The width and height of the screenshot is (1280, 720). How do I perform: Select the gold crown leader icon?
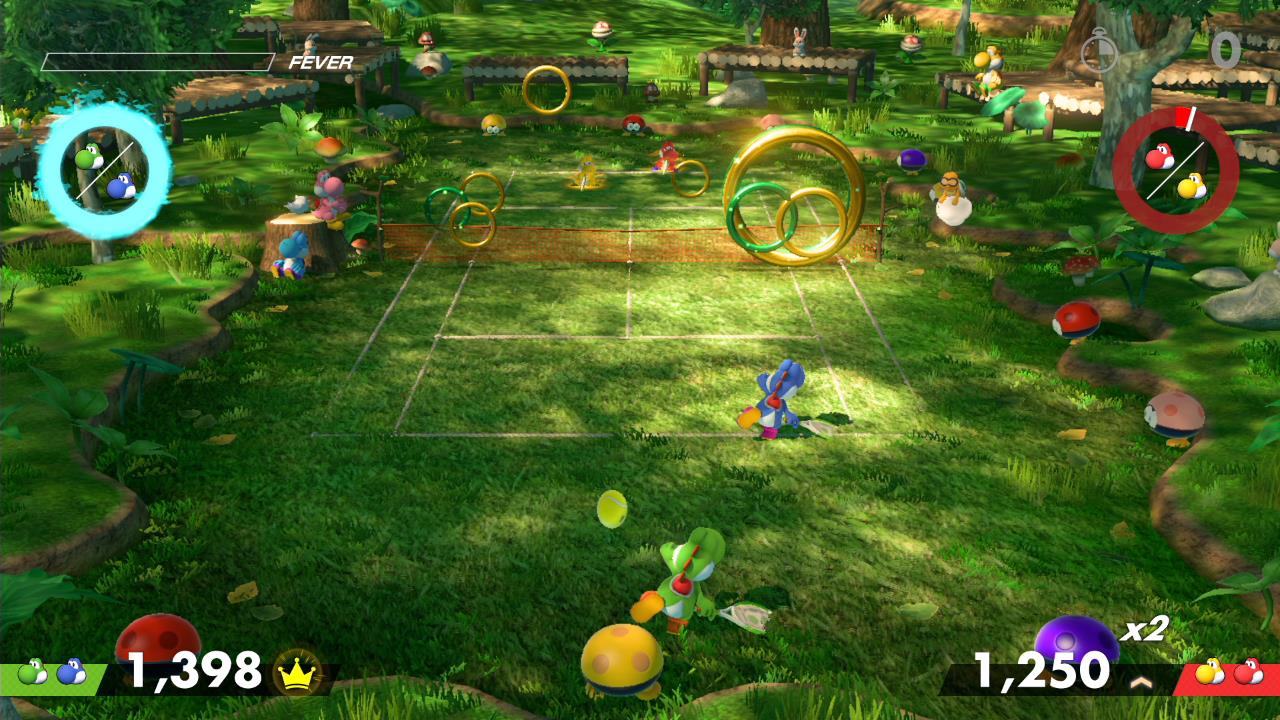coord(296,672)
